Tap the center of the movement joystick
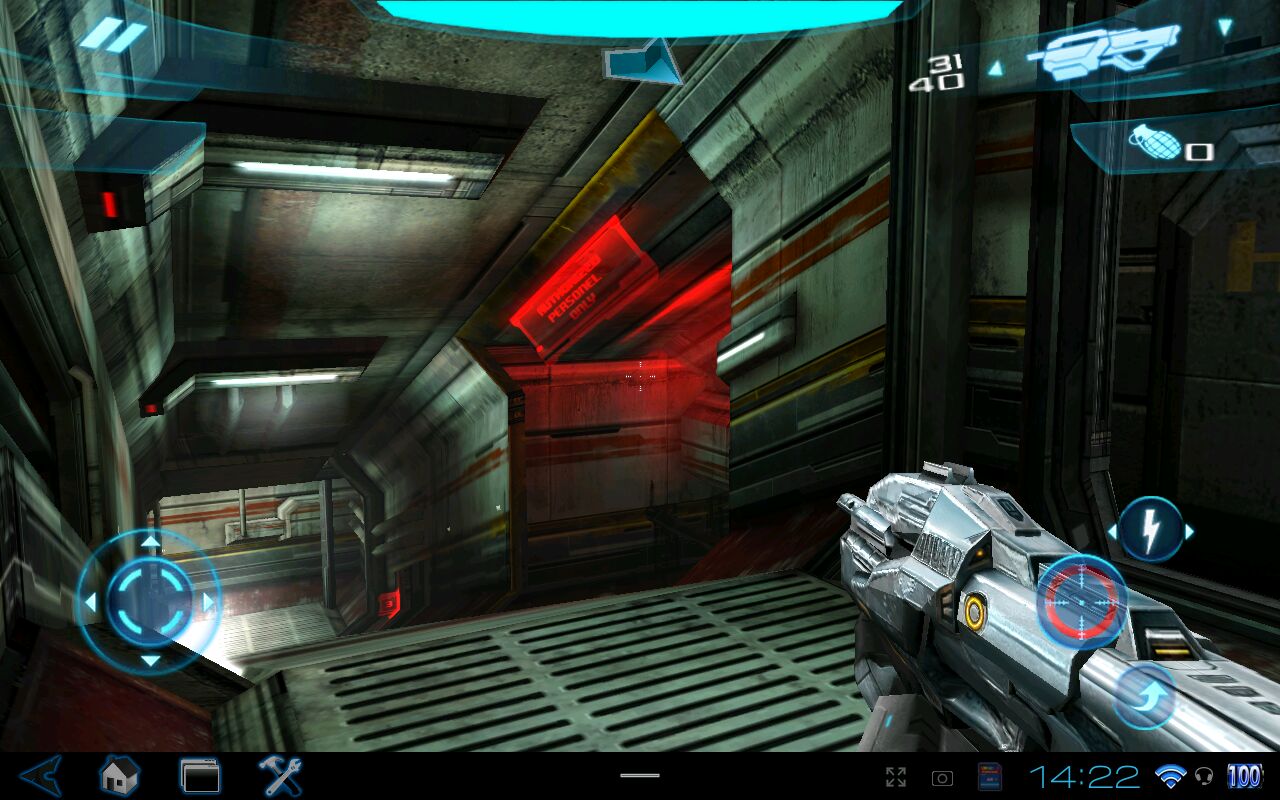 (x=149, y=600)
